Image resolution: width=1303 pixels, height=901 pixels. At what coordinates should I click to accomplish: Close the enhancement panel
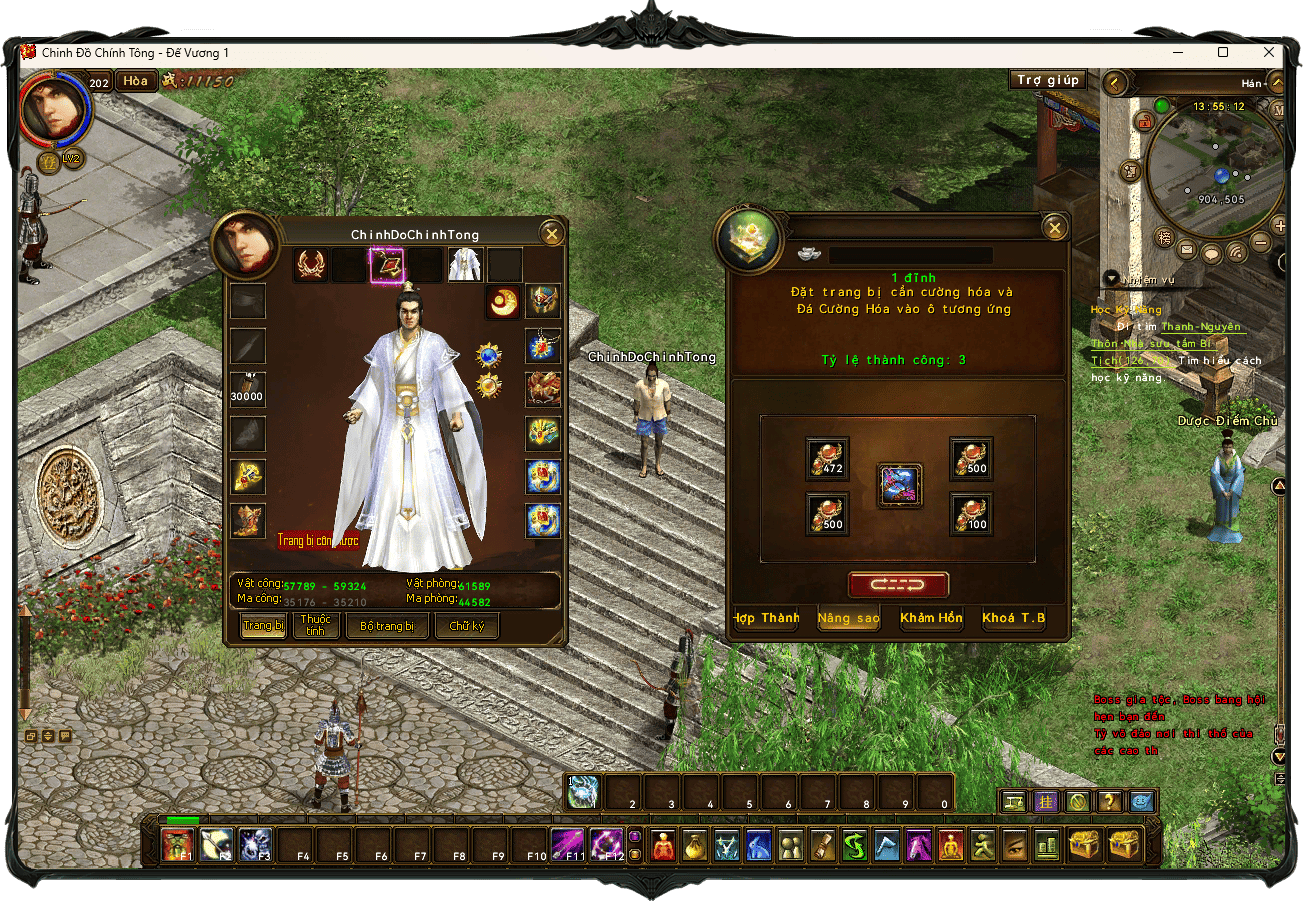(1054, 229)
